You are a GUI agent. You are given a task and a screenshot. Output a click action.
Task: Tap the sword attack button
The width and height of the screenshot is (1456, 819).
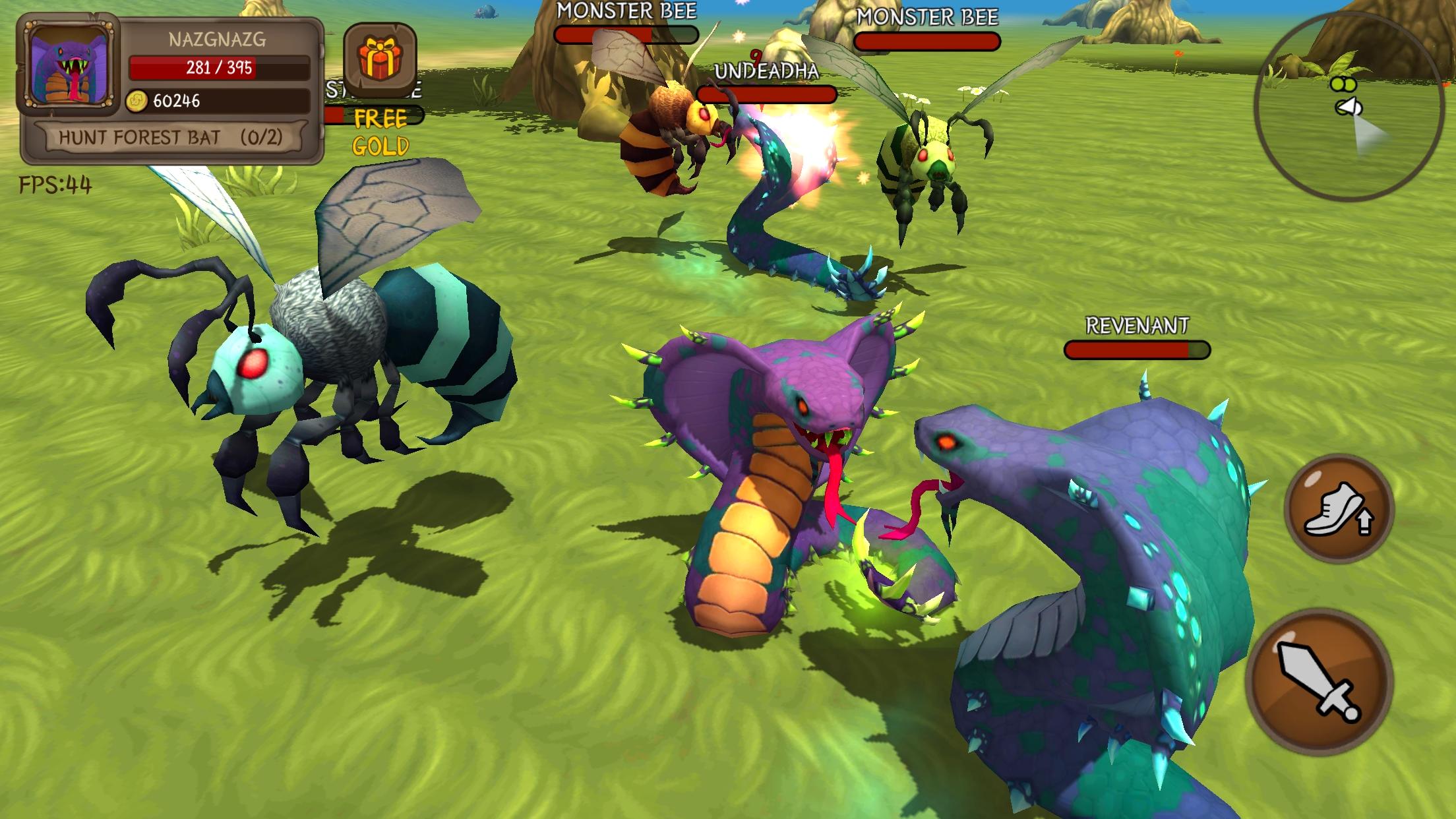coord(1319,682)
